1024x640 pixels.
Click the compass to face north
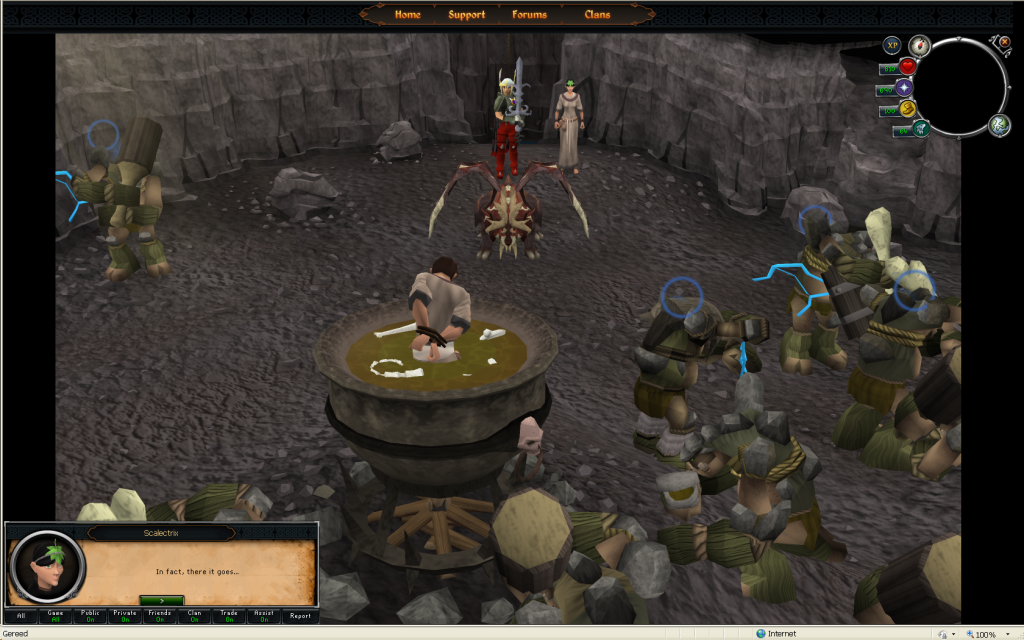[919, 46]
